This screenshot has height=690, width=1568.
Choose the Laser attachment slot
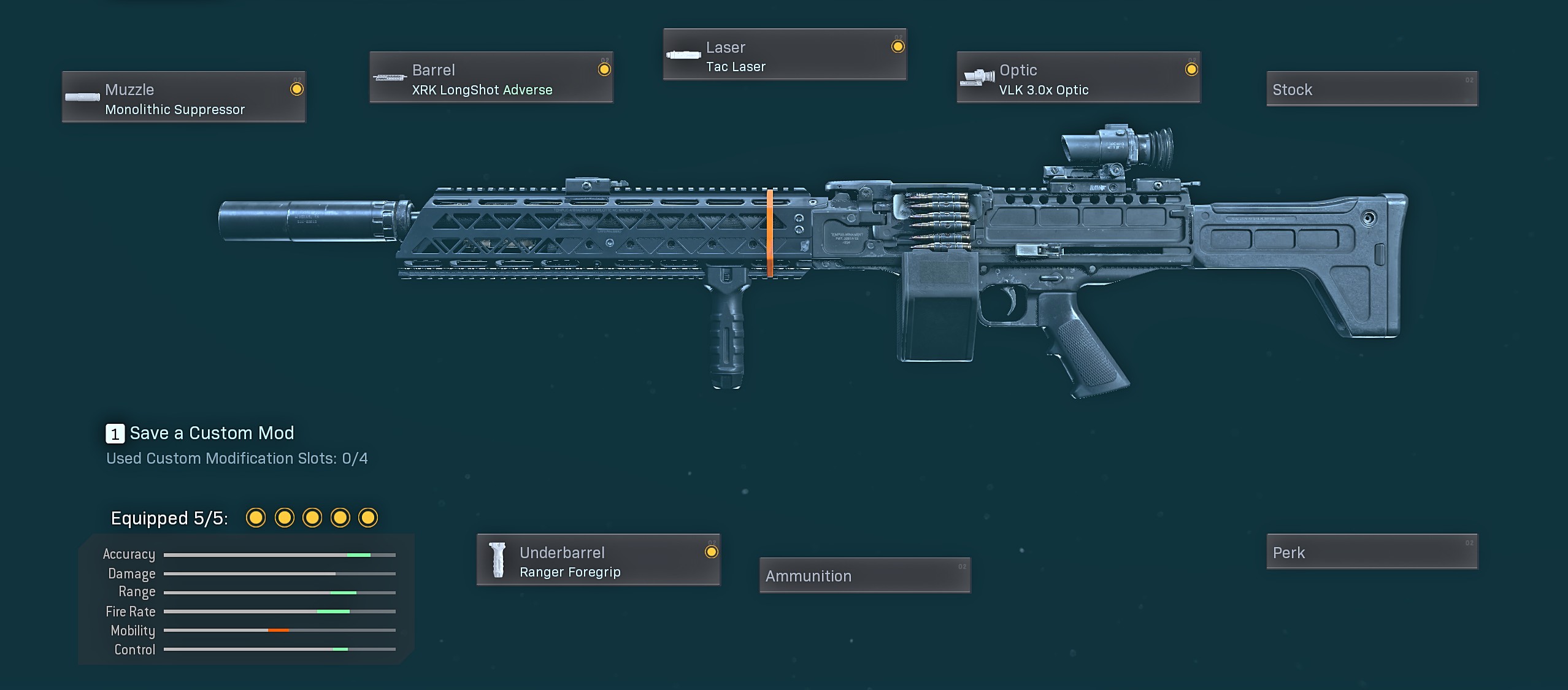click(785, 55)
